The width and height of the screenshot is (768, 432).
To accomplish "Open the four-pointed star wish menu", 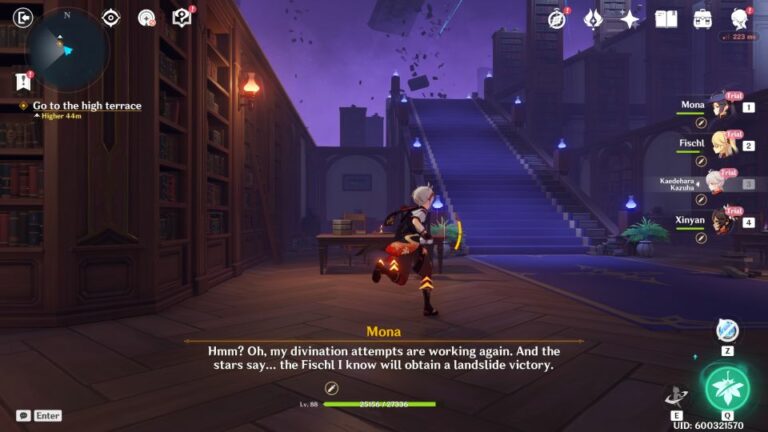I will click(629, 19).
